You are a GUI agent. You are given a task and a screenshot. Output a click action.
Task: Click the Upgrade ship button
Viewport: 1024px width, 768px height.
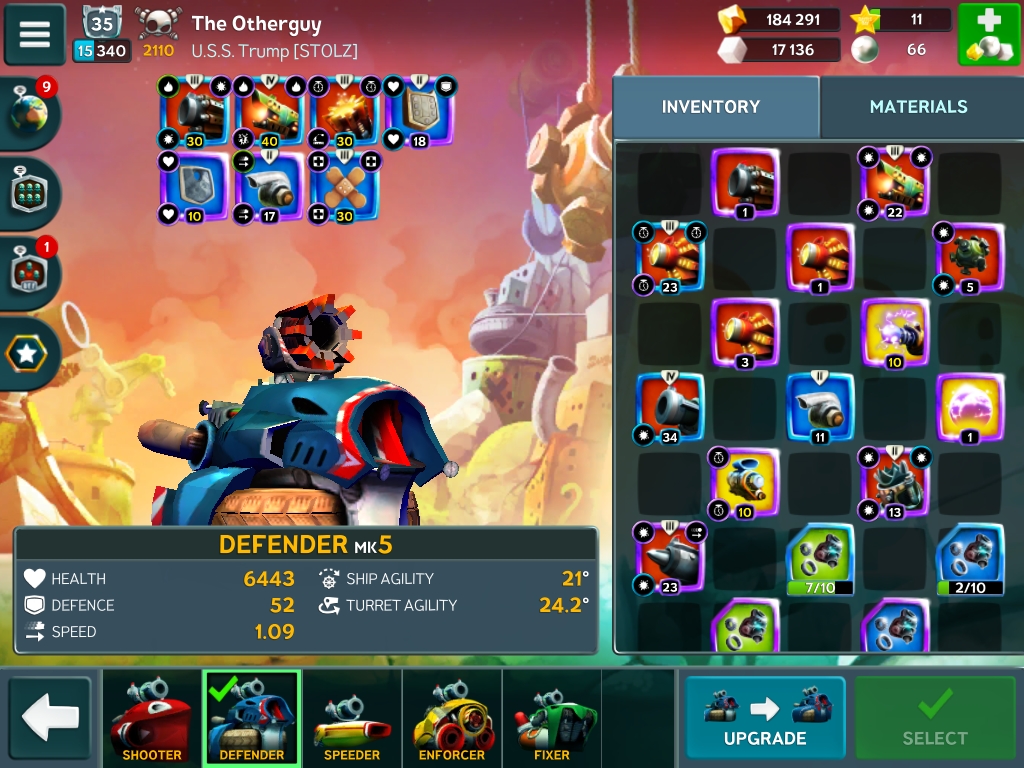pyautogui.click(x=765, y=717)
